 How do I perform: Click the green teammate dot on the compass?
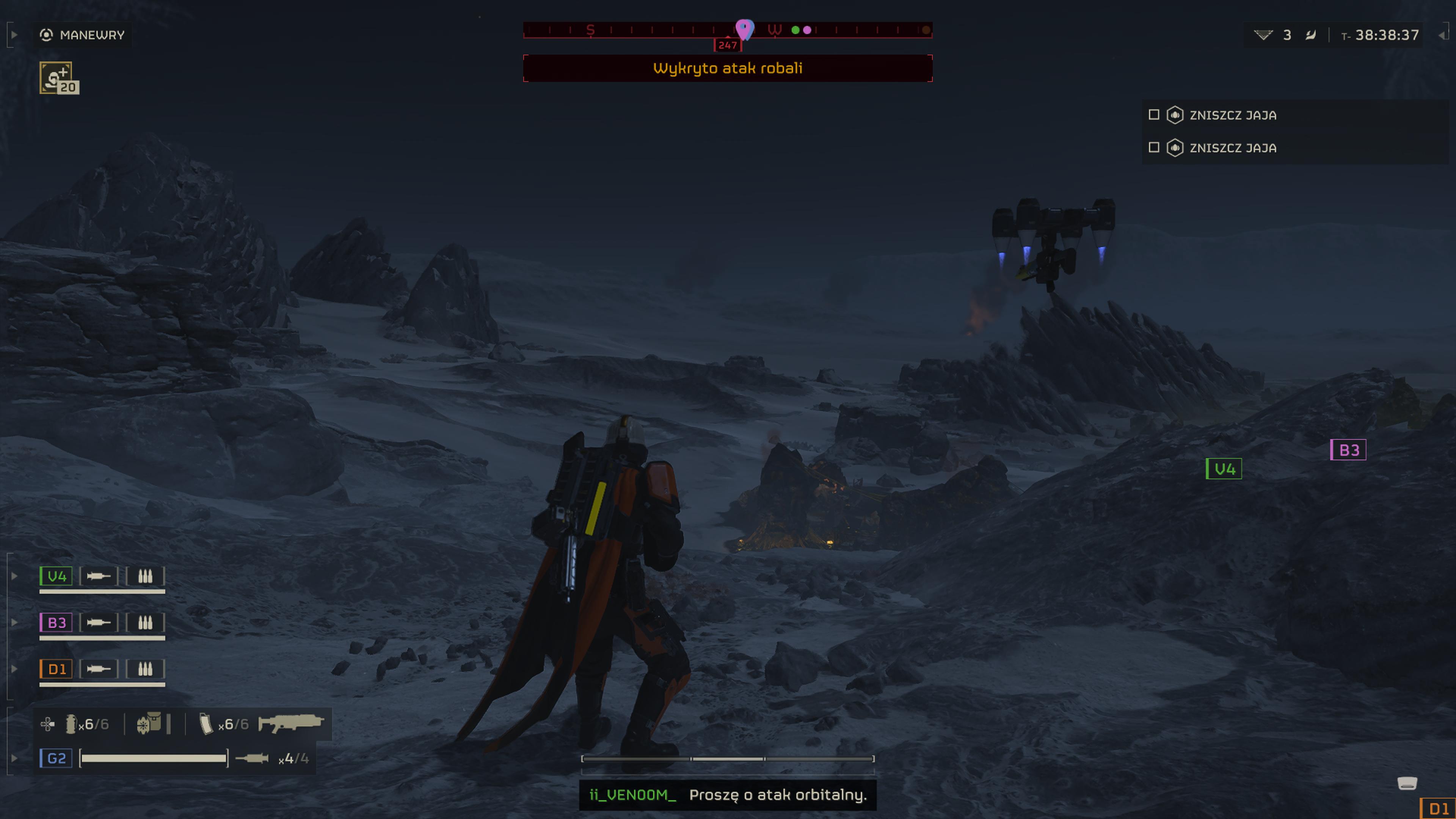pos(795,30)
